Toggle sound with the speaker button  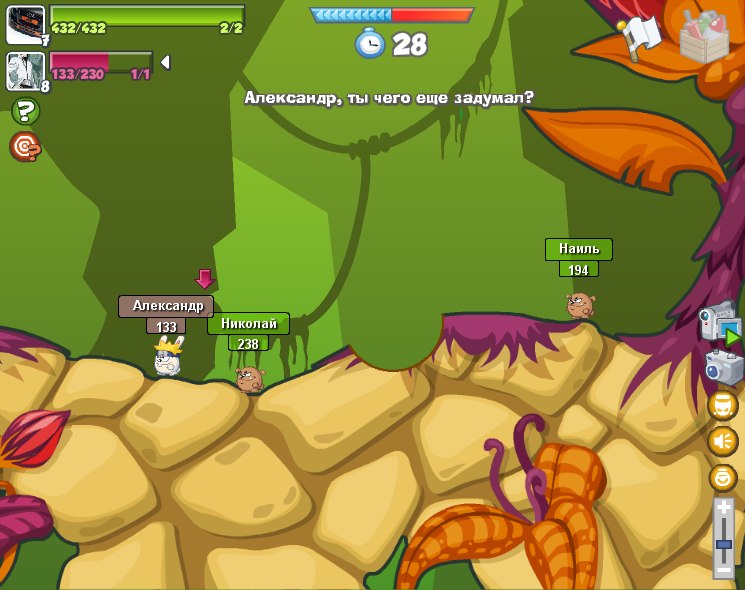click(x=723, y=441)
